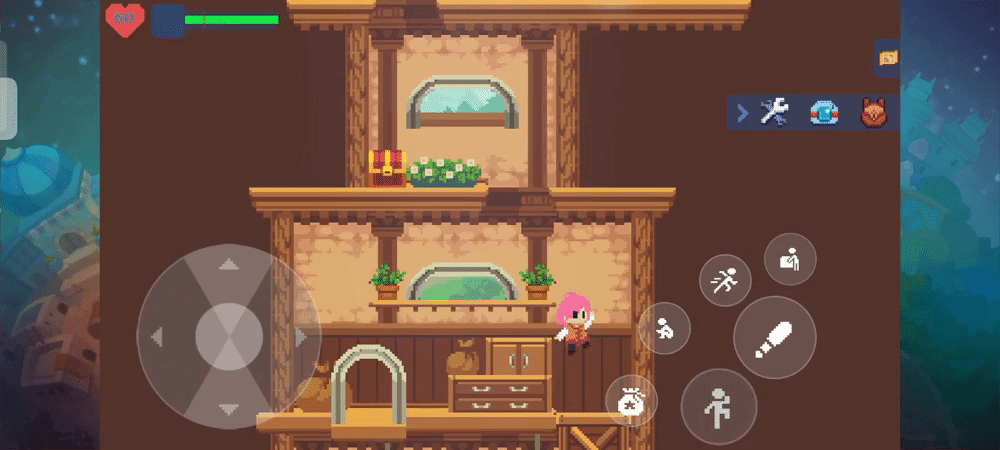This screenshot has height=450, width=1000.
Task: Open the wrench and tools settings
Action: pyautogui.click(x=774, y=112)
